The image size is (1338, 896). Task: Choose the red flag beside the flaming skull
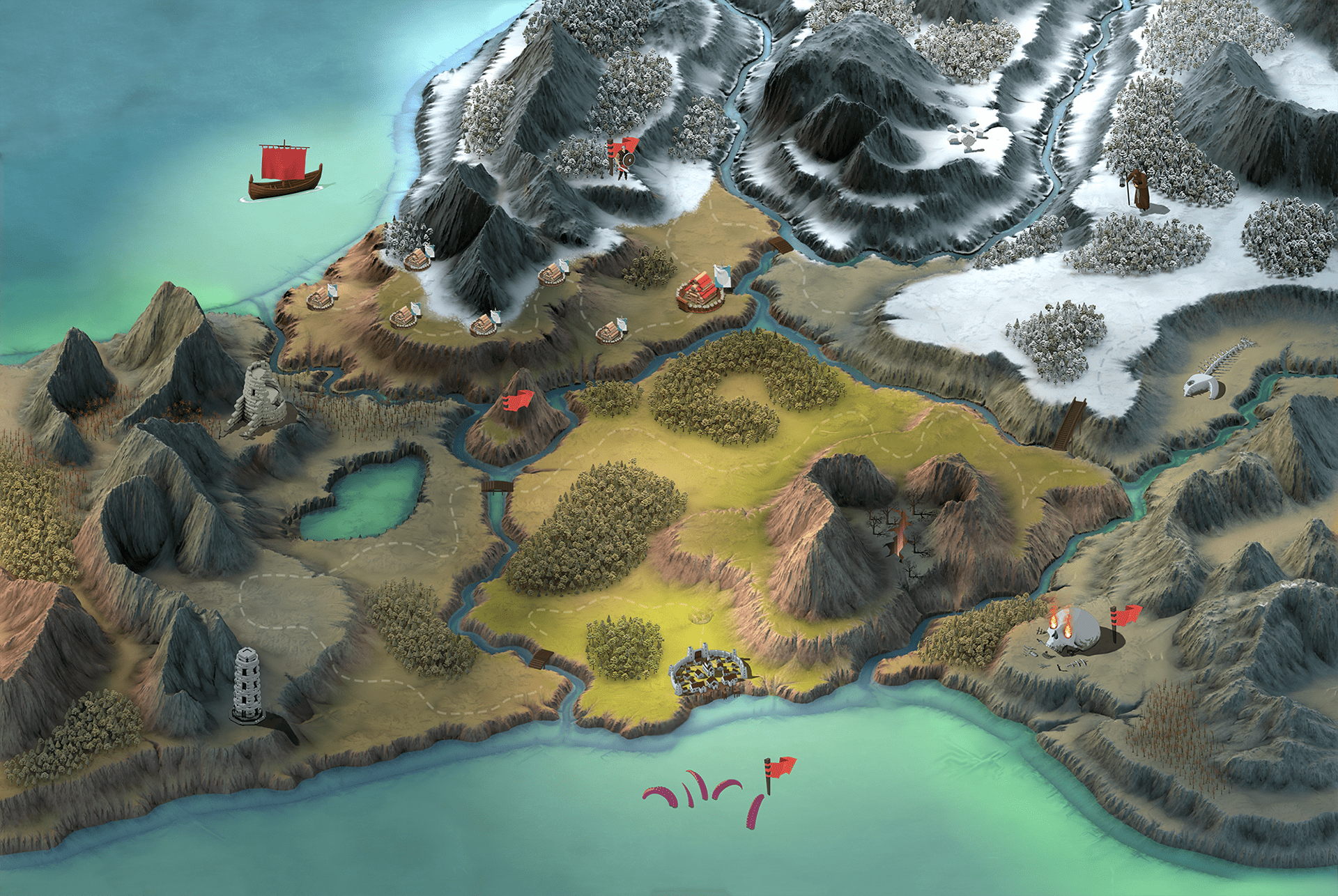coord(1124,617)
